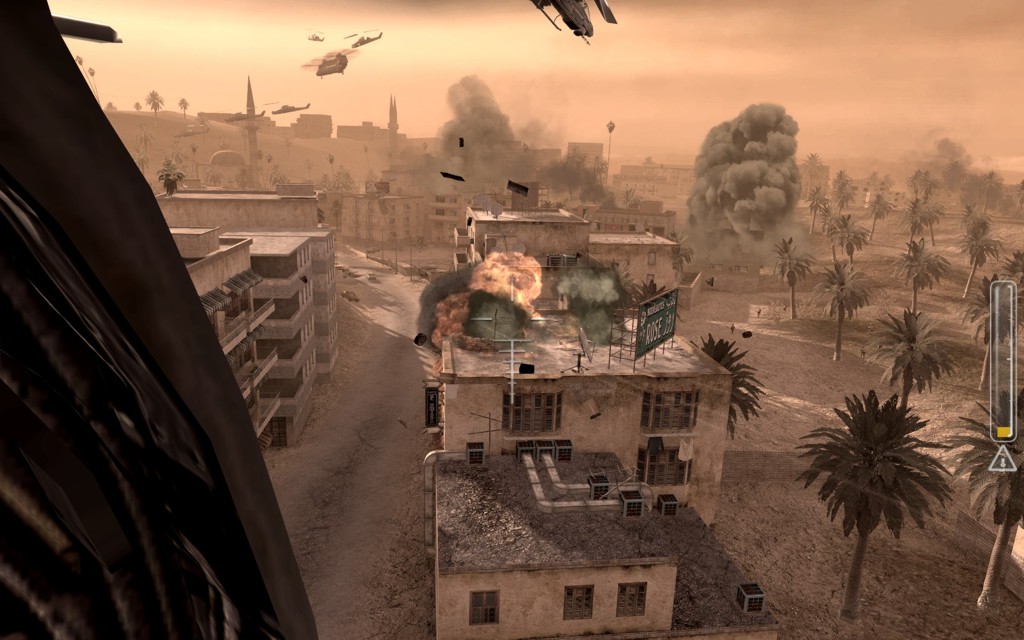The width and height of the screenshot is (1024, 640).
Task: Click the temperature warning triangle icon
Action: (1002, 459)
